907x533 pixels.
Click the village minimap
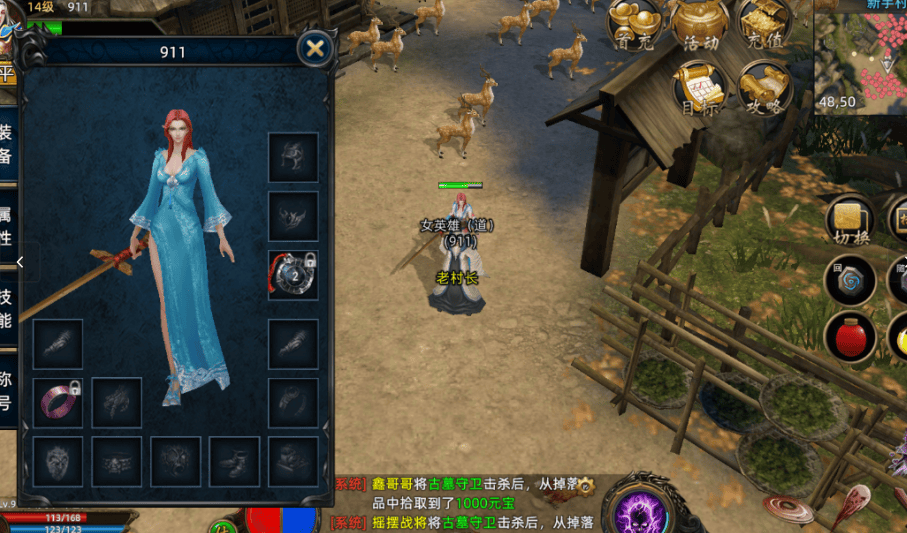coord(861,55)
